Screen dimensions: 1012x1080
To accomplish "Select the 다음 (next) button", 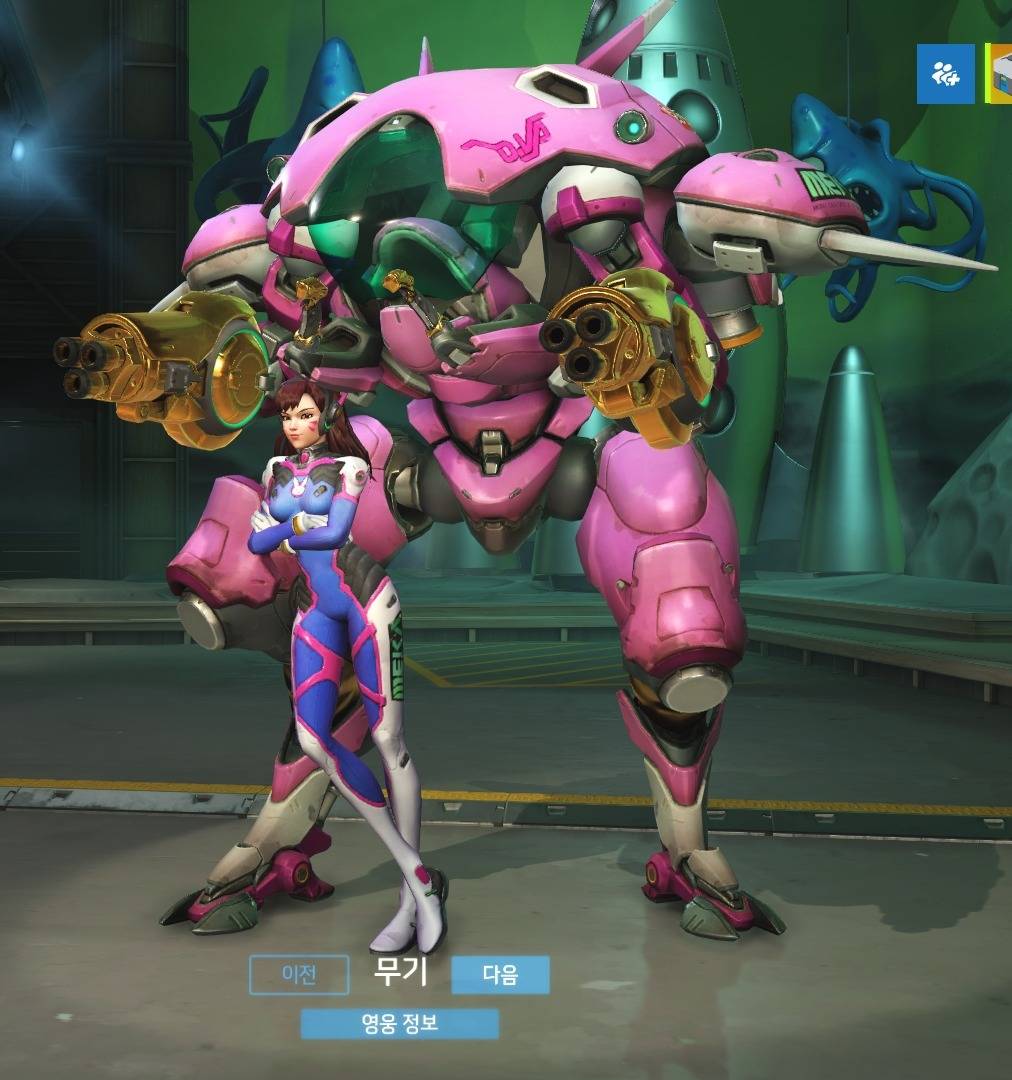I will point(500,975).
